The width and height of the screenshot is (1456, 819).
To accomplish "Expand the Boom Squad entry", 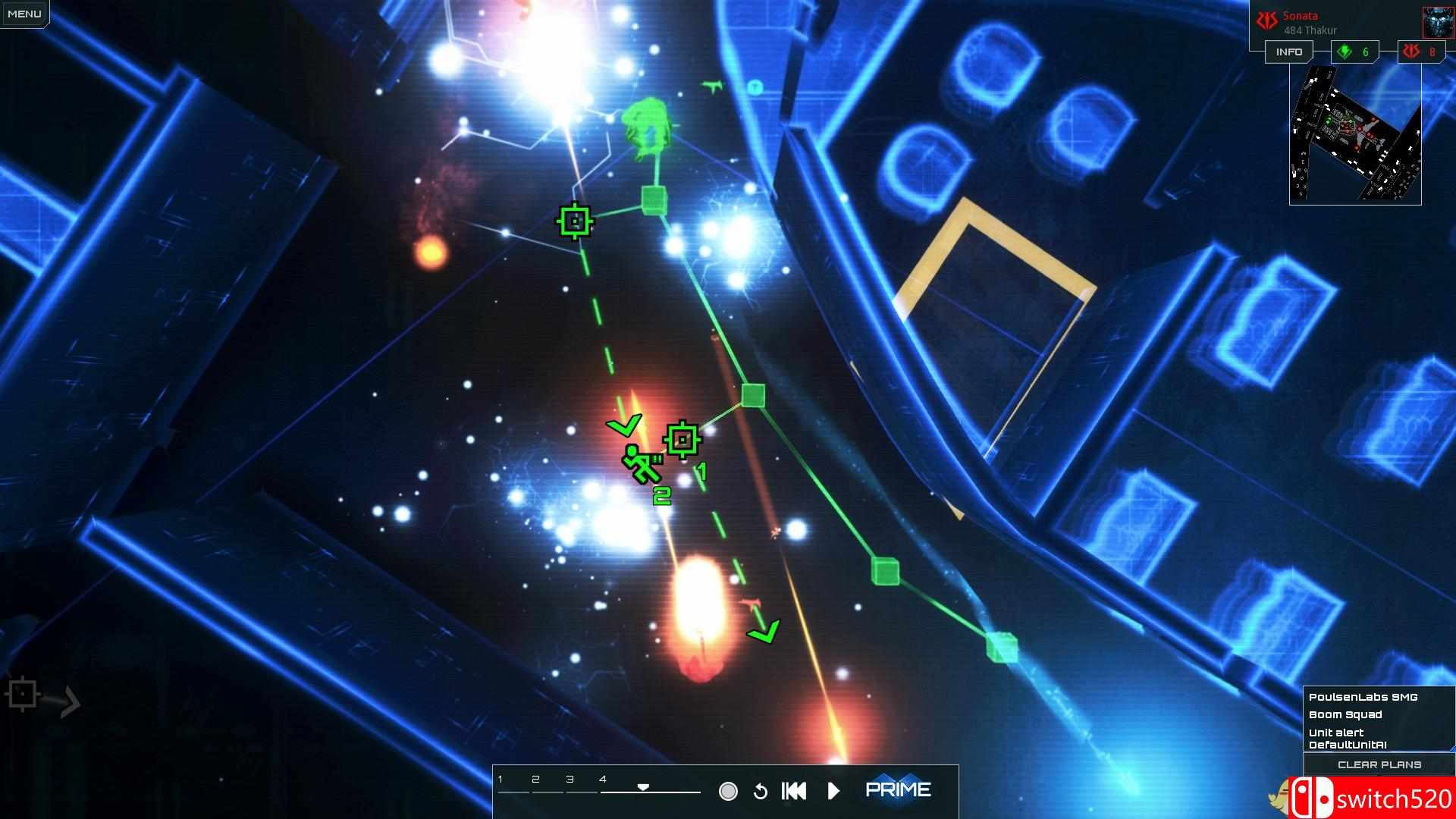I will [1346, 714].
